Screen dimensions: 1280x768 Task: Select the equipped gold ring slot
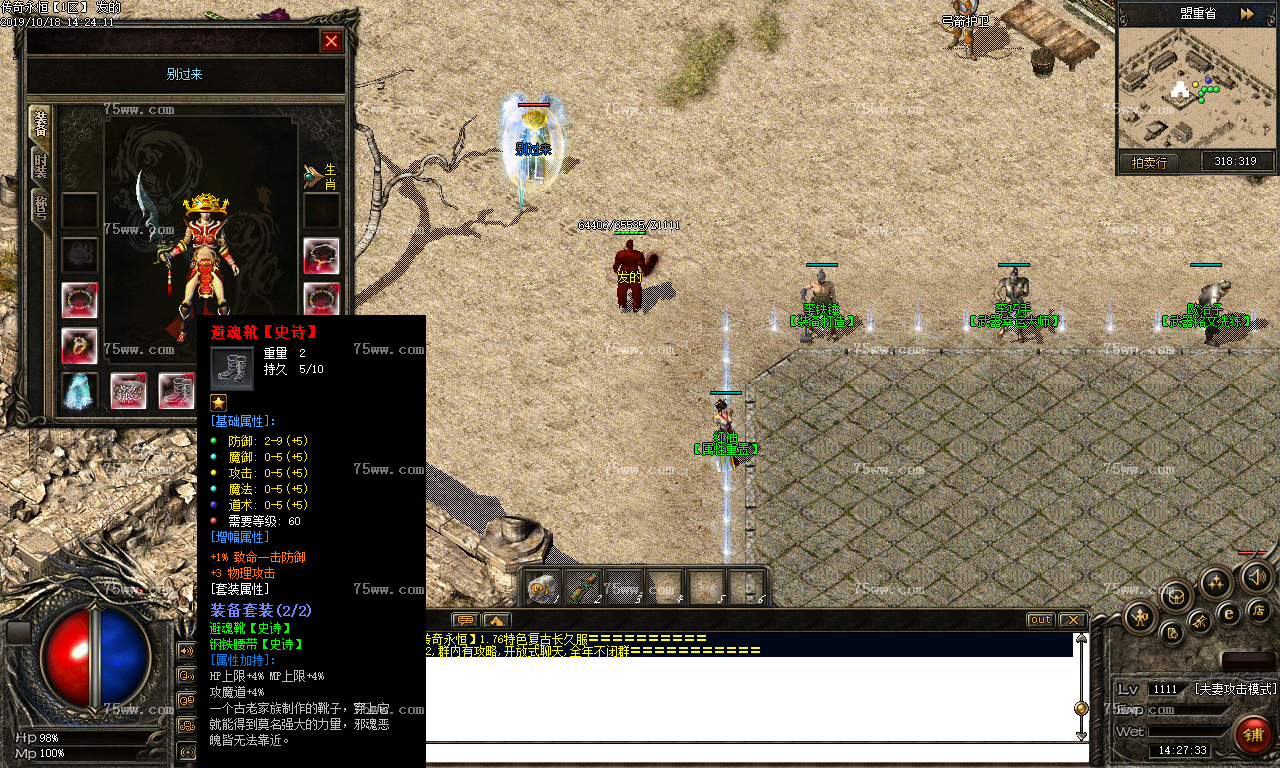(x=79, y=346)
